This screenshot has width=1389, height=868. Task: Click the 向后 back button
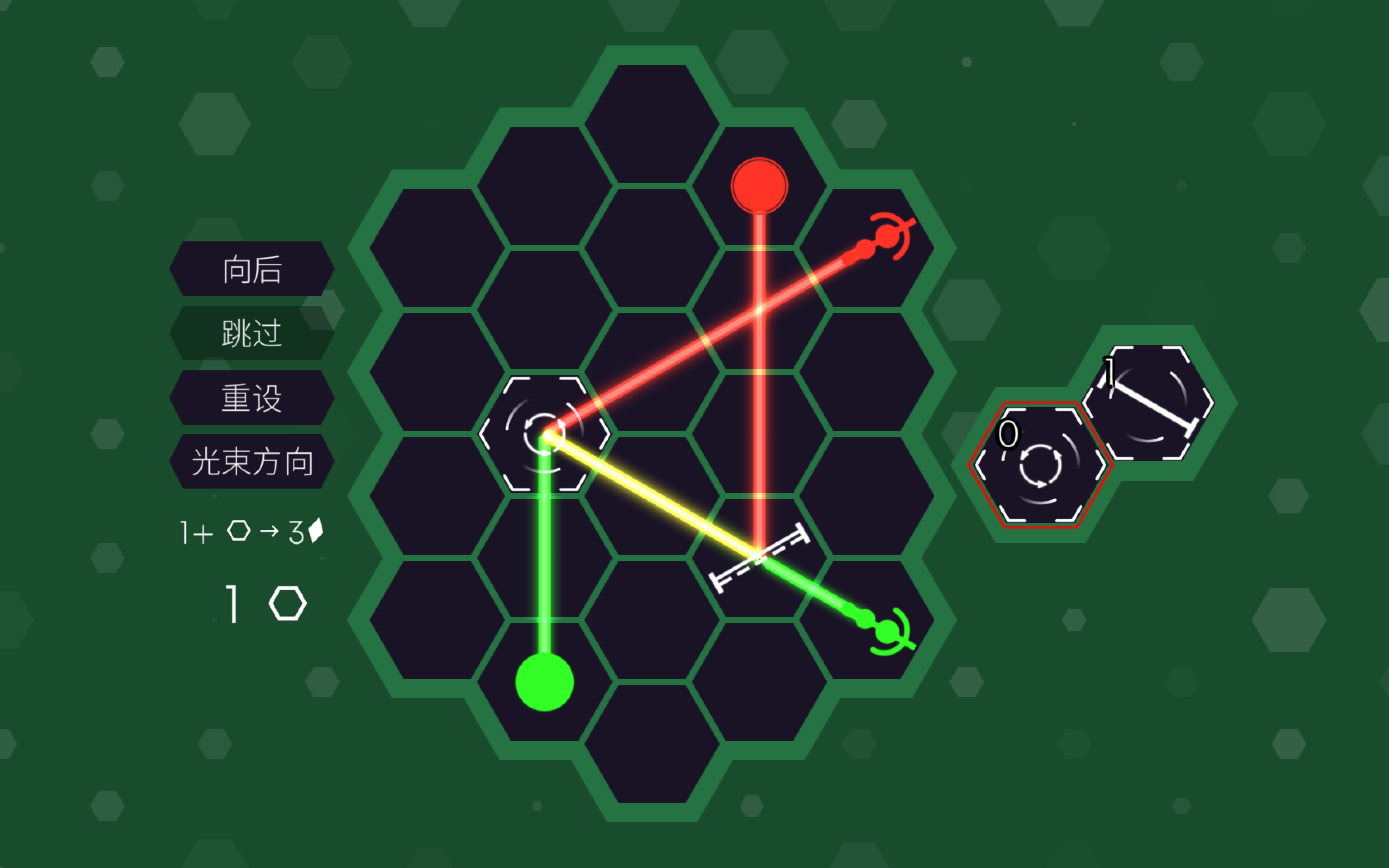pos(252,269)
